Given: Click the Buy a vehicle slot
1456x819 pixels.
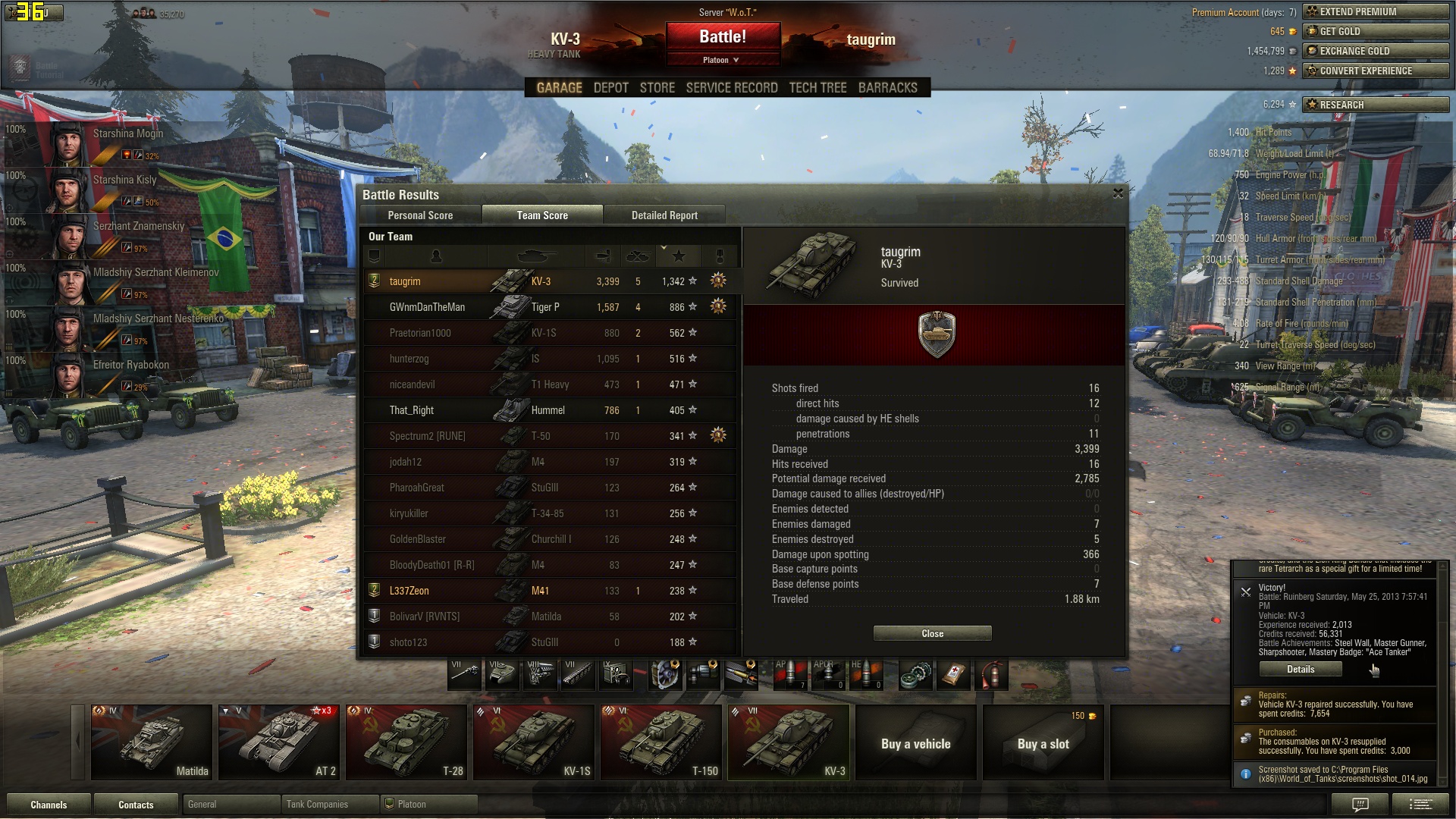Looking at the screenshot, I should pyautogui.click(x=915, y=744).
